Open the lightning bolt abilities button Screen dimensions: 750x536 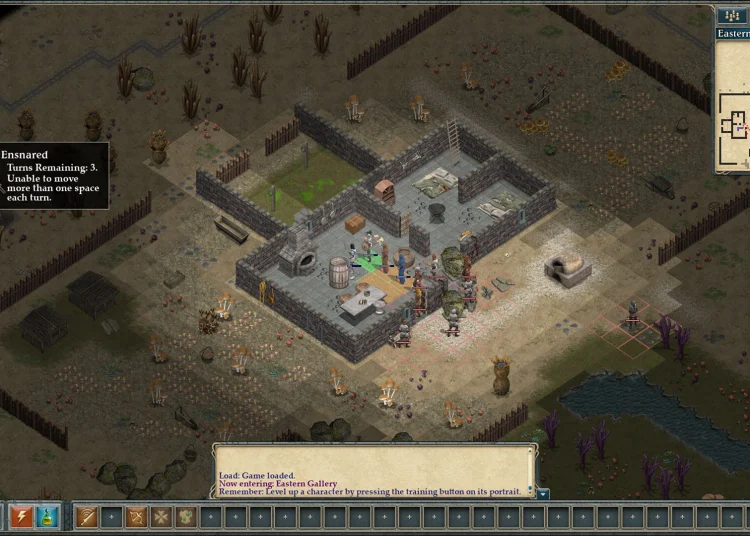21,516
